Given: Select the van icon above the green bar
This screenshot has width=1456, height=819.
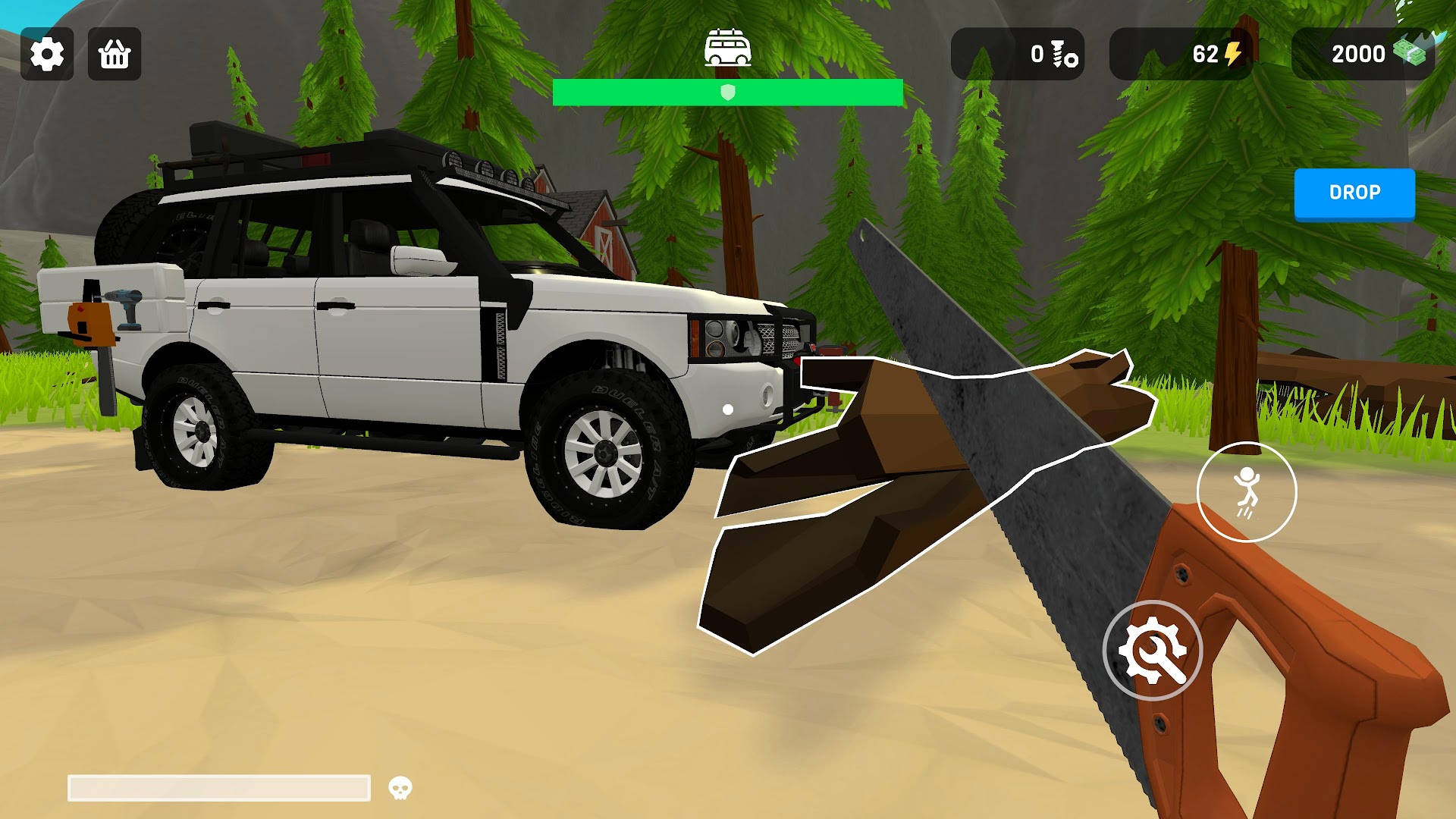Looking at the screenshot, I should (x=727, y=49).
